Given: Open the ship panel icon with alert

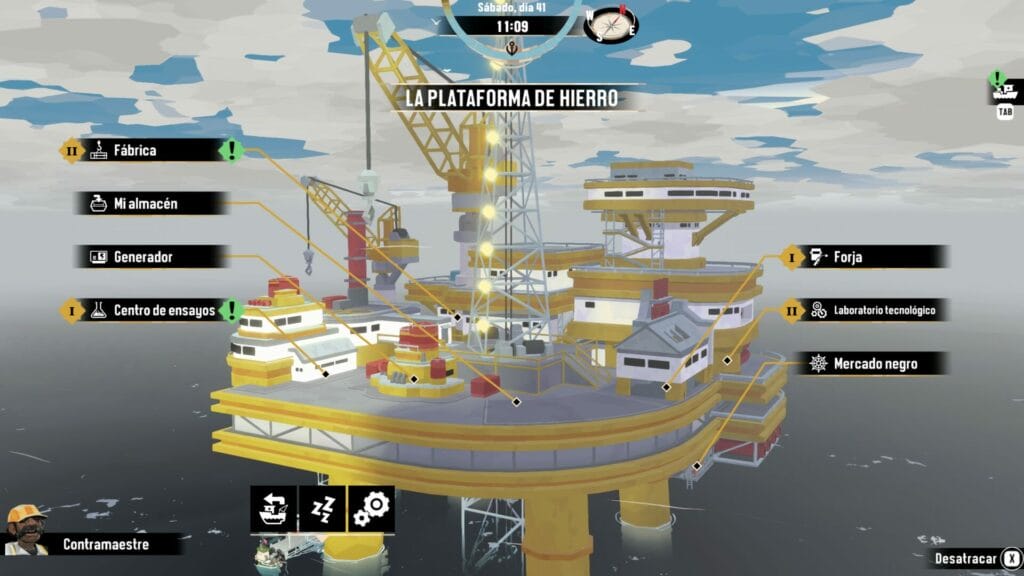Looking at the screenshot, I should coord(1005,92).
